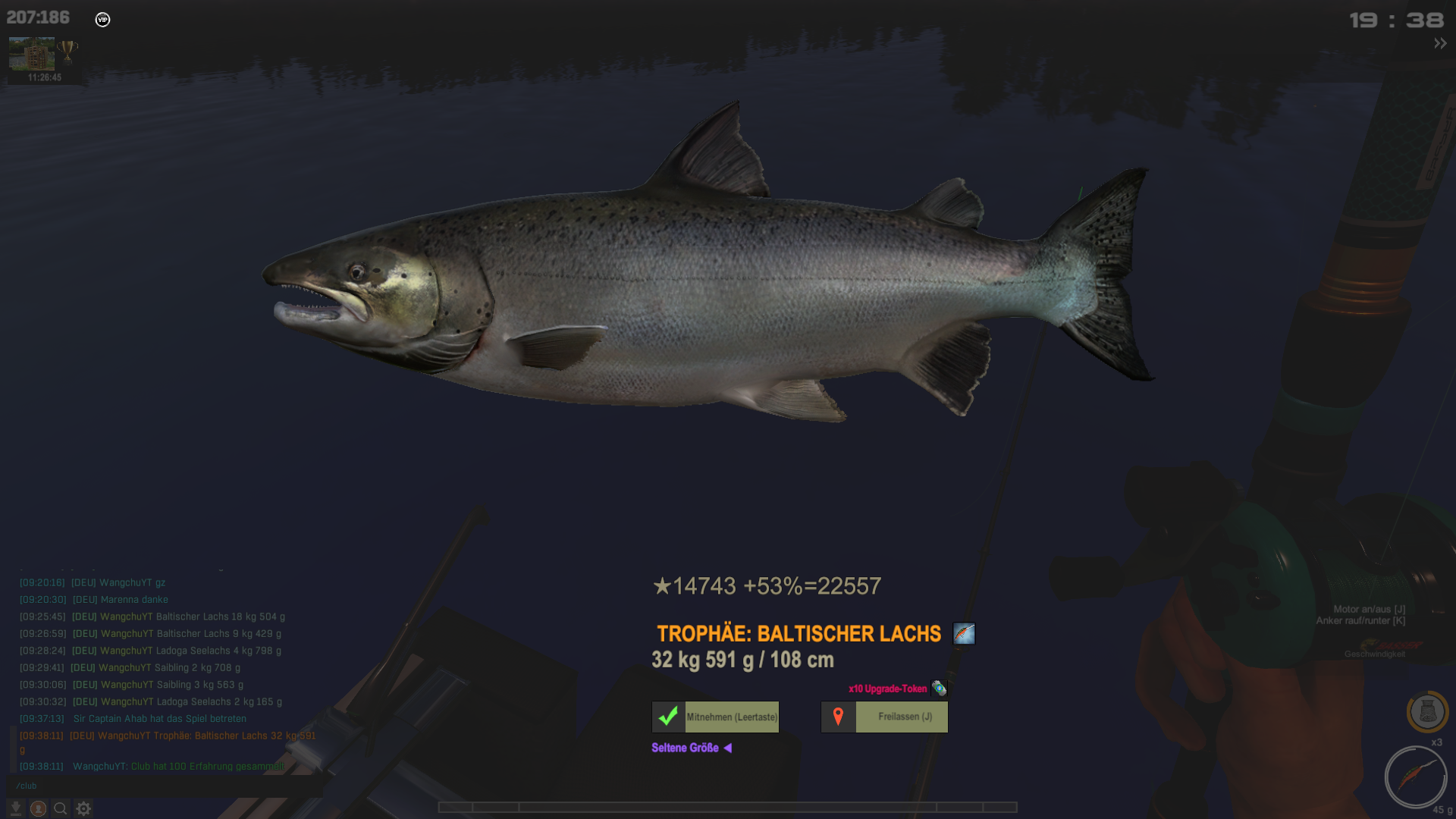
Task: Open chat settings gear icon
Action: [83, 808]
